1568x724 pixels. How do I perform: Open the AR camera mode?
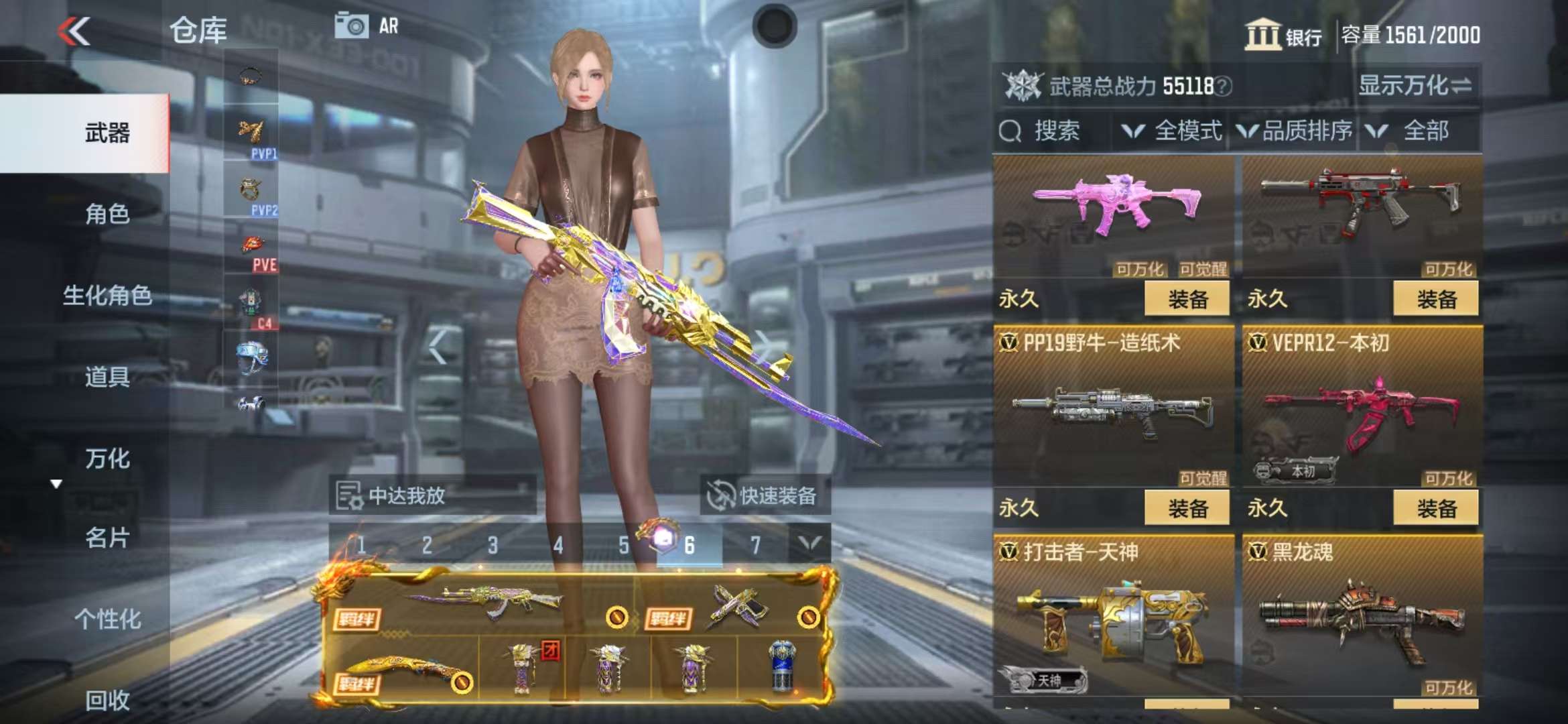[x=367, y=27]
